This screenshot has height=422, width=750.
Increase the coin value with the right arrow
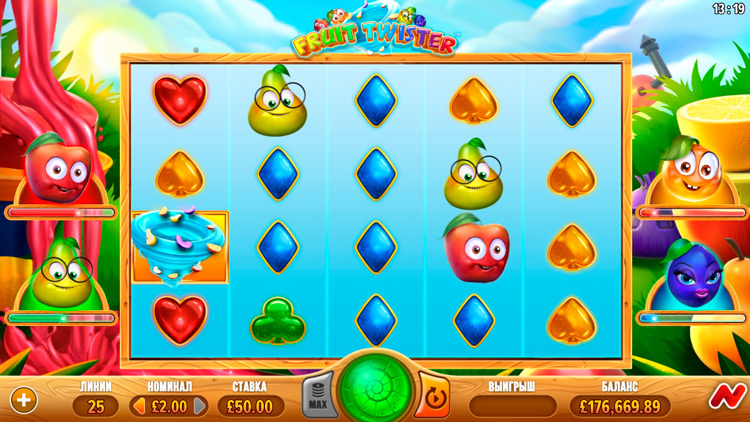[x=200, y=406]
